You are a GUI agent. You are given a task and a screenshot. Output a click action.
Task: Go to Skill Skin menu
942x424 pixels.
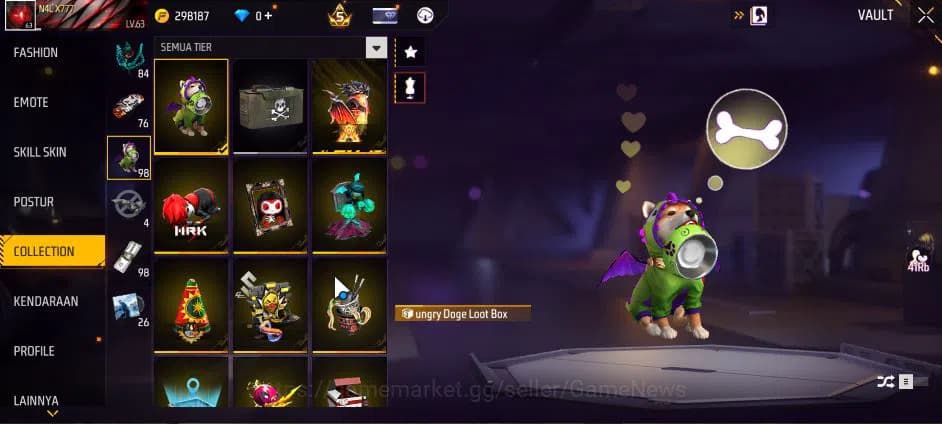(x=40, y=152)
